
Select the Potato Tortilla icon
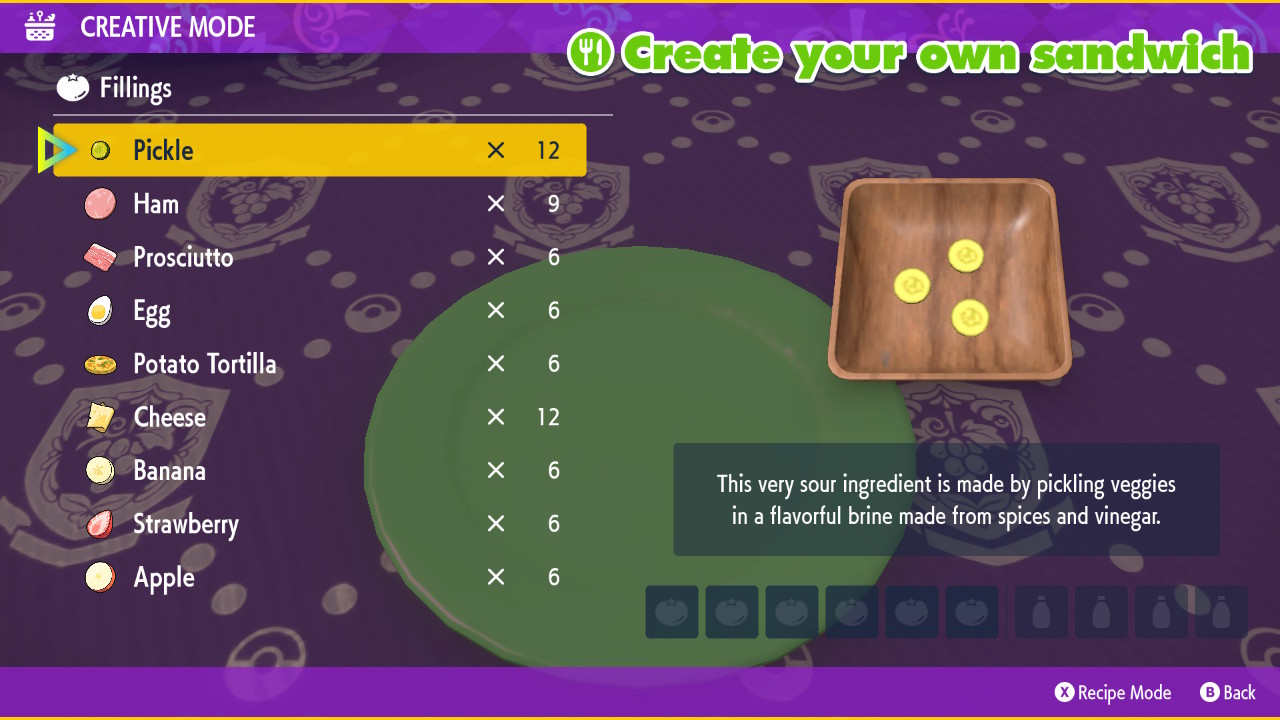[x=100, y=364]
